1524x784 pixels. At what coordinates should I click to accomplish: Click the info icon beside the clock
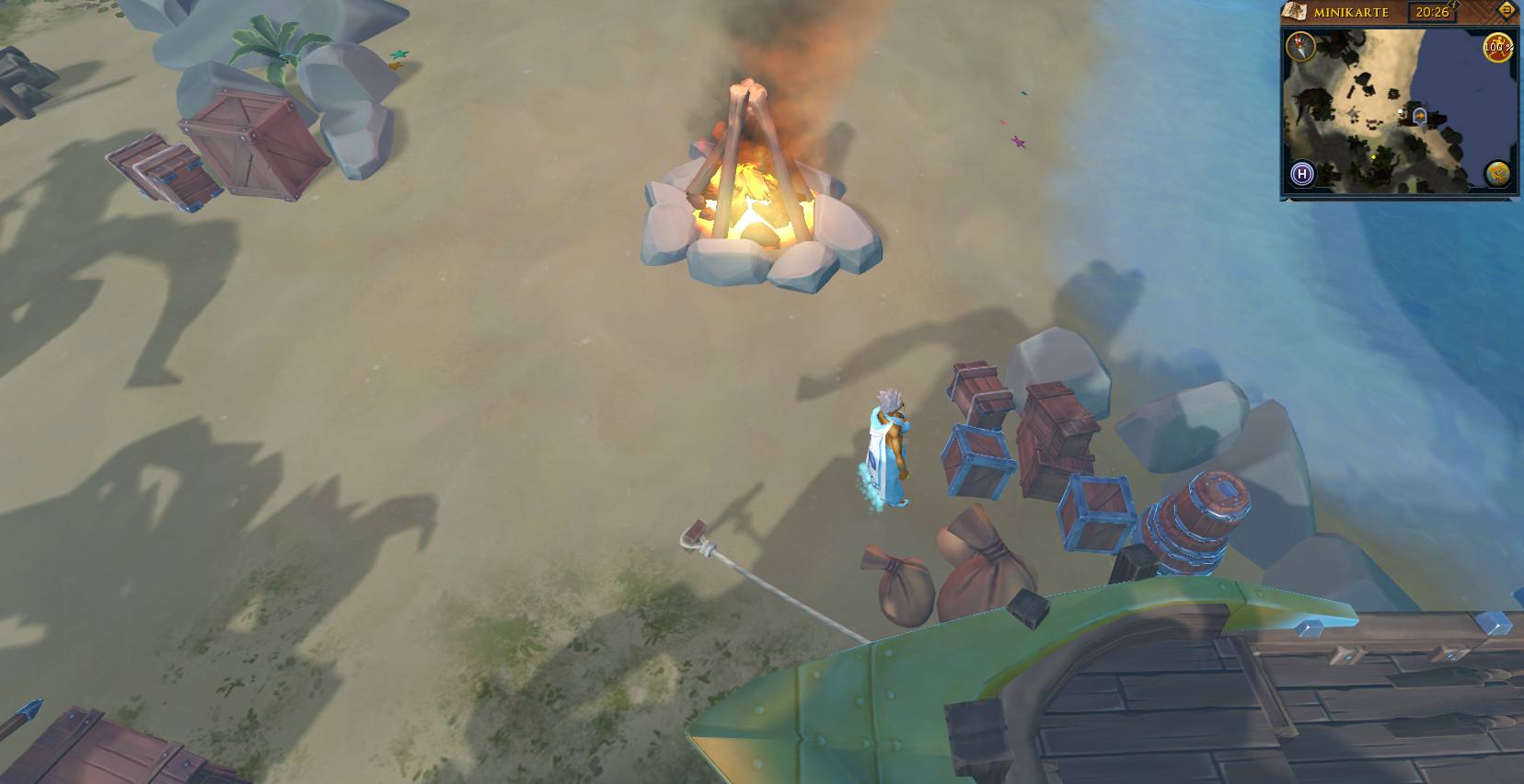click(1455, 6)
